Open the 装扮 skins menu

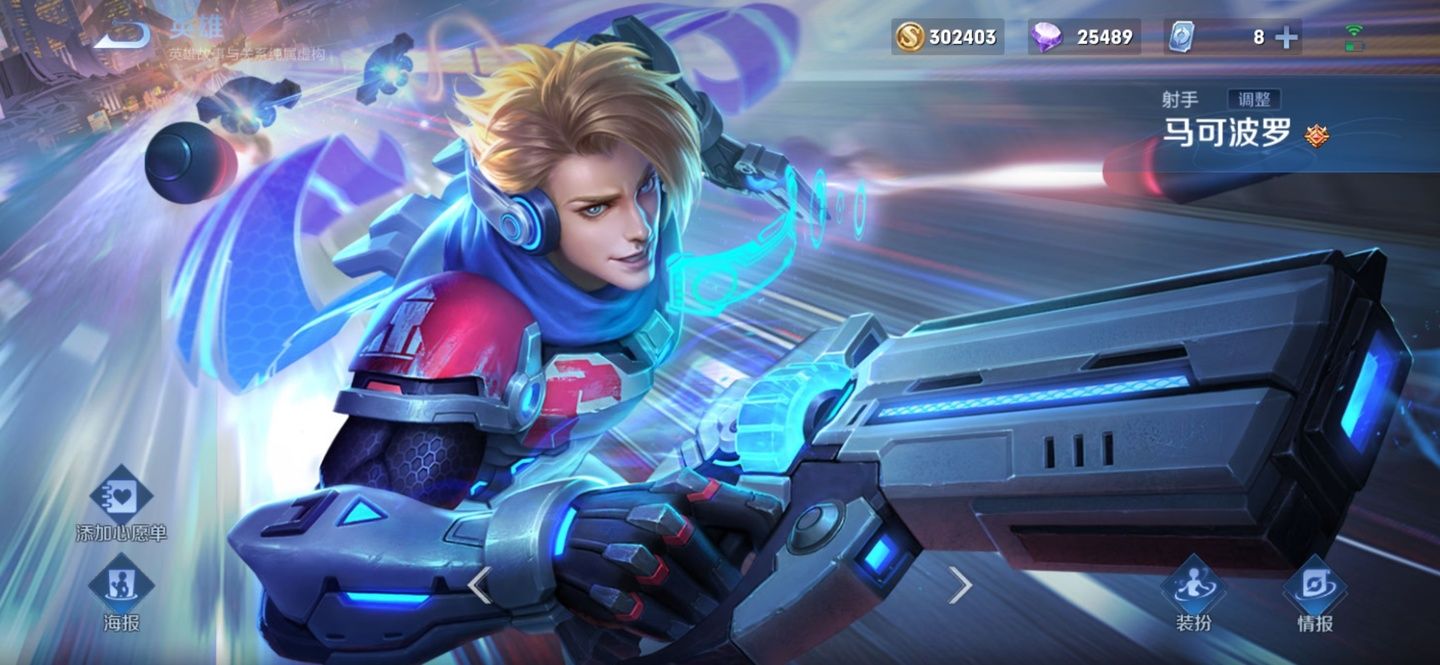point(1193,594)
